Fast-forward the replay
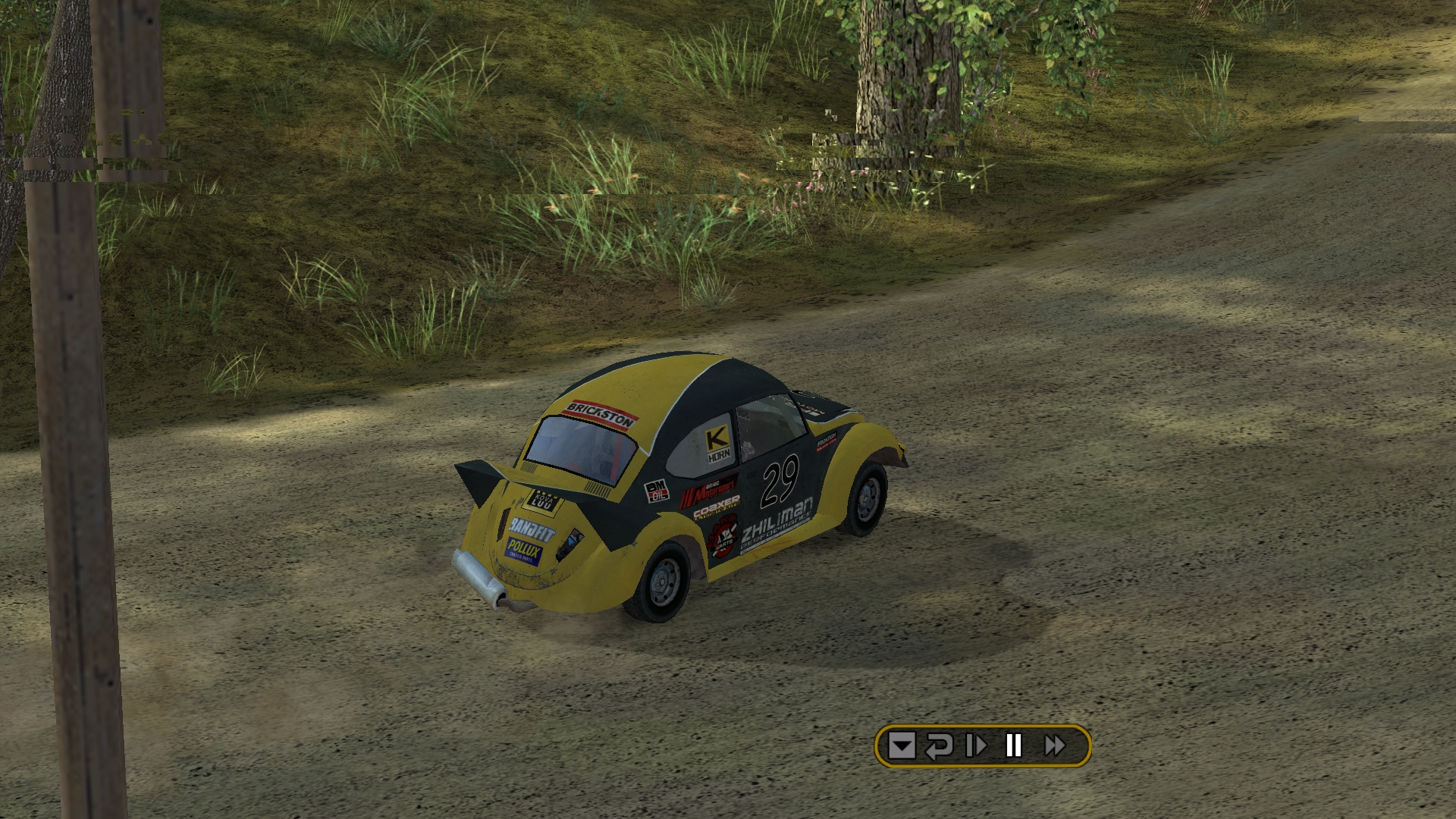The width and height of the screenshot is (1456, 819). [x=1055, y=746]
